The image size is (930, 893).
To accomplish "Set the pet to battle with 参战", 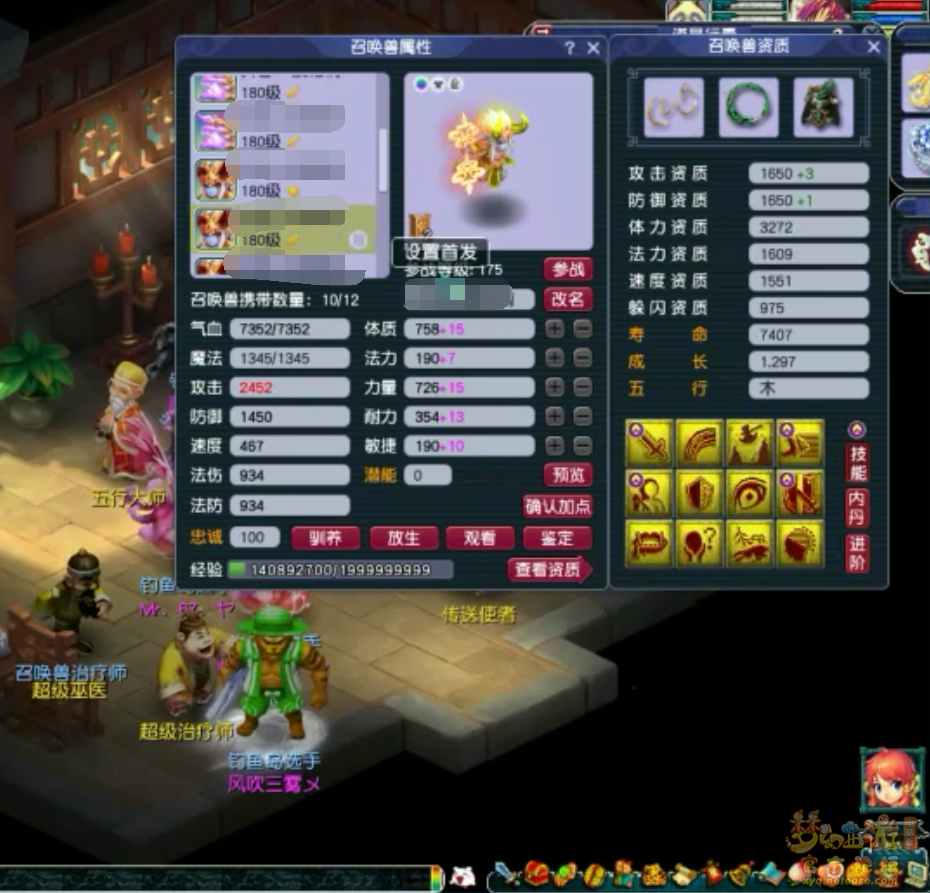I will (x=568, y=269).
